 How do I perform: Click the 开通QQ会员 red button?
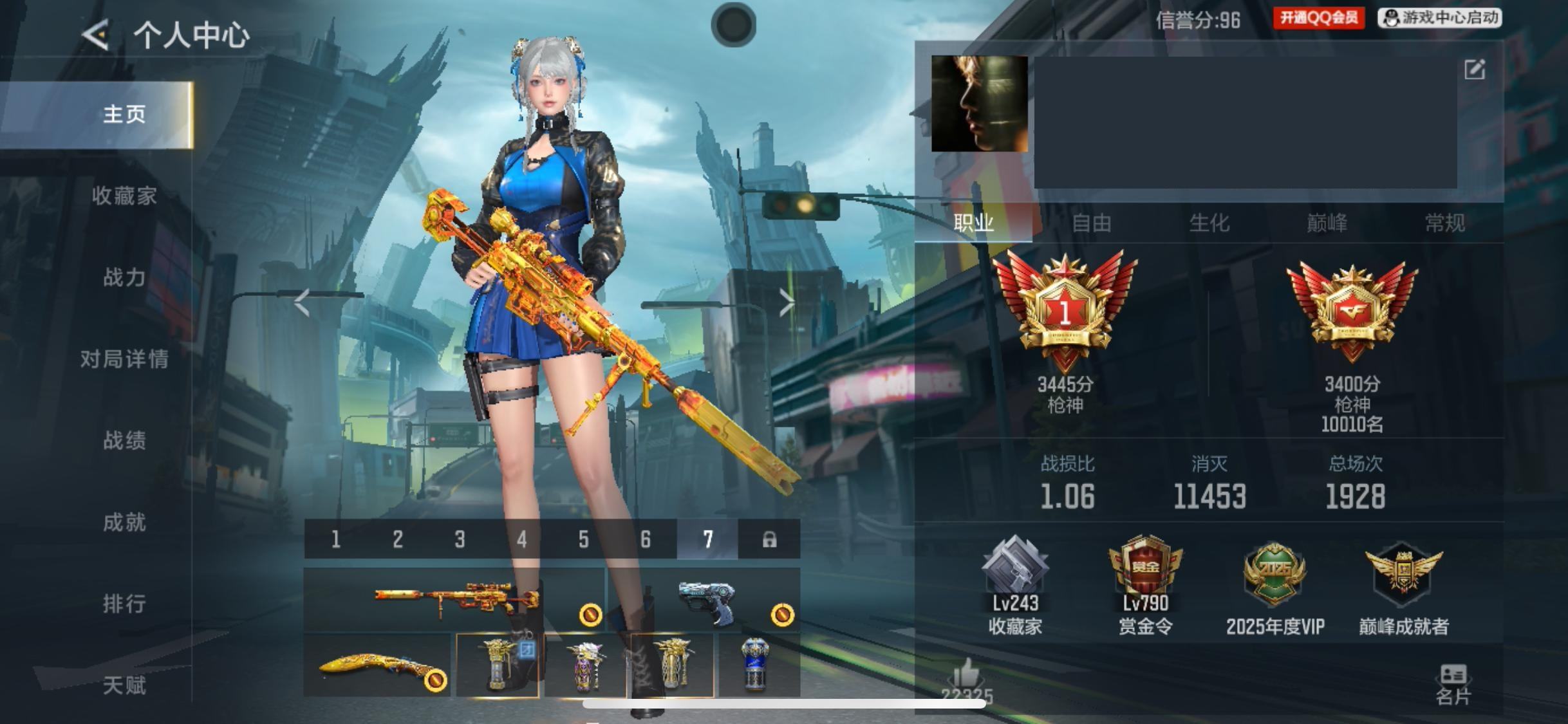coord(1318,18)
